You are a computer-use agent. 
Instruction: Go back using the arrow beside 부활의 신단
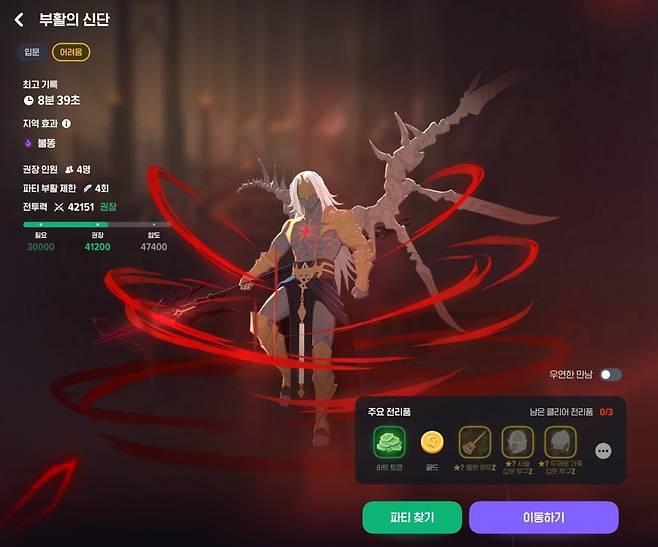click(x=19, y=20)
